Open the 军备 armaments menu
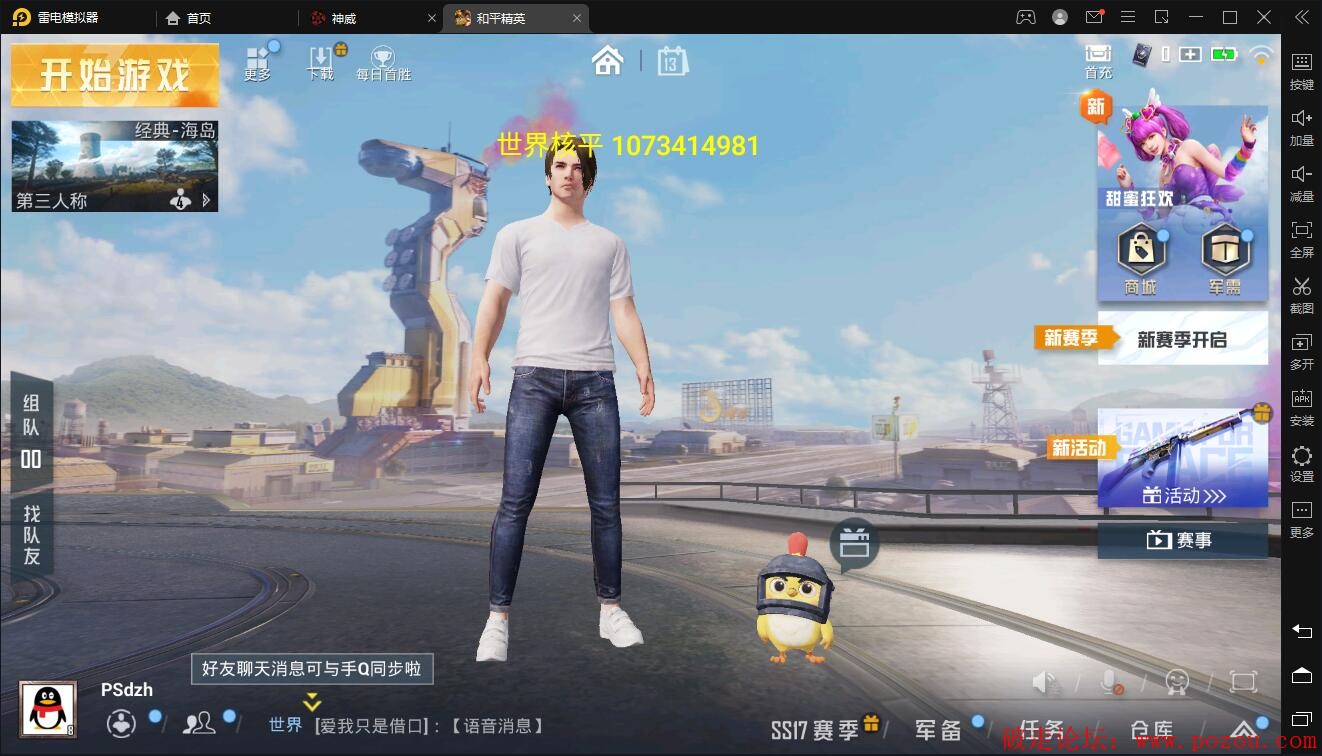Screen dimensions: 1322x756 pyautogui.click(x=940, y=729)
